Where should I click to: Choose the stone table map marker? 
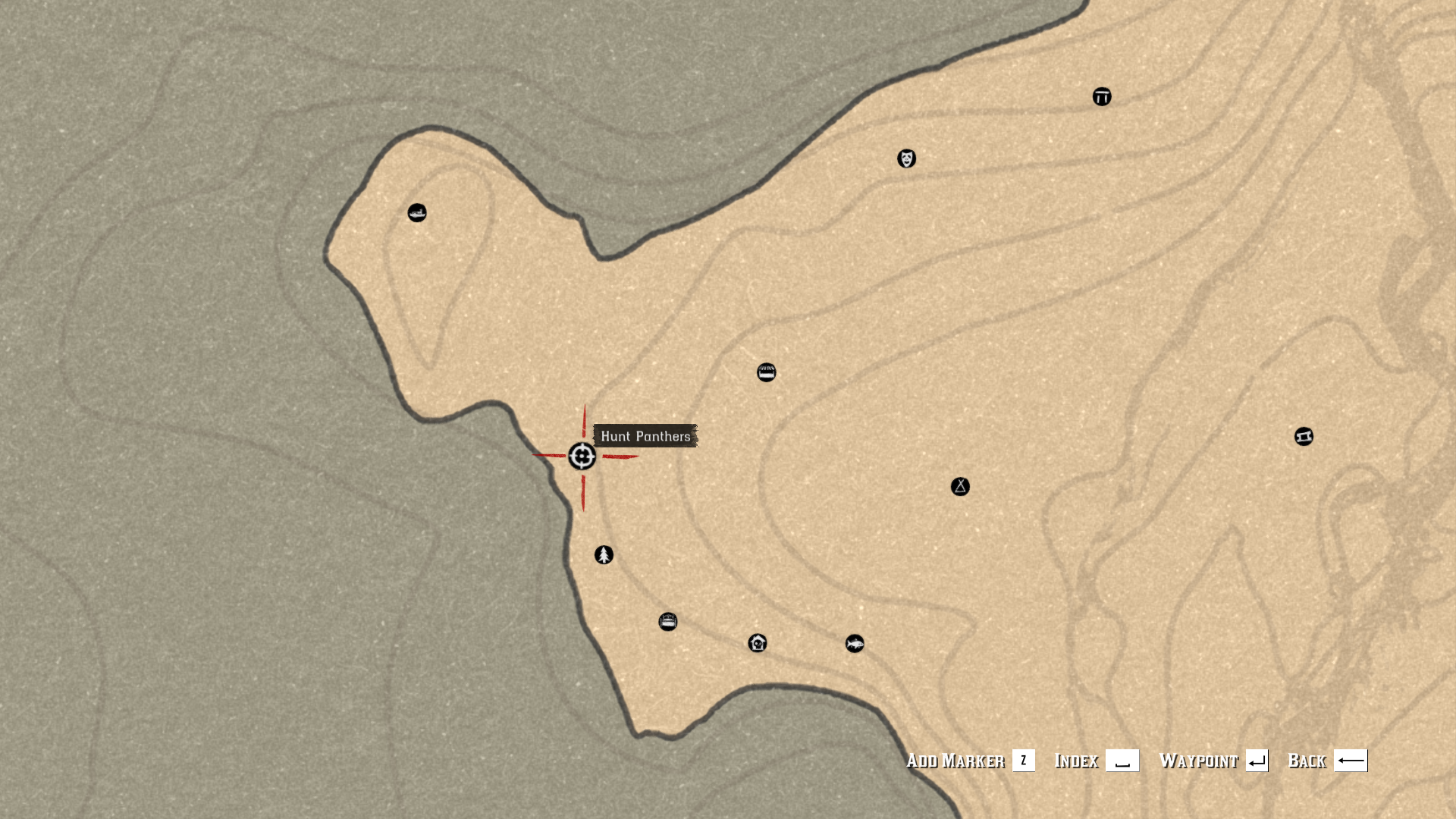point(1102,97)
